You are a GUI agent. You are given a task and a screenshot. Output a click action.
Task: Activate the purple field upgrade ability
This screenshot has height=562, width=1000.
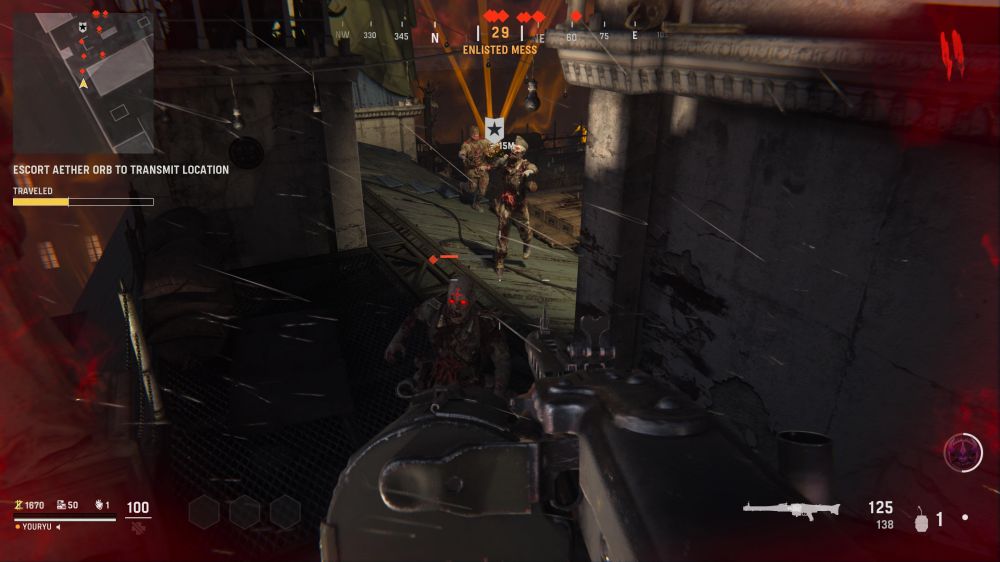pyautogui.click(x=963, y=453)
